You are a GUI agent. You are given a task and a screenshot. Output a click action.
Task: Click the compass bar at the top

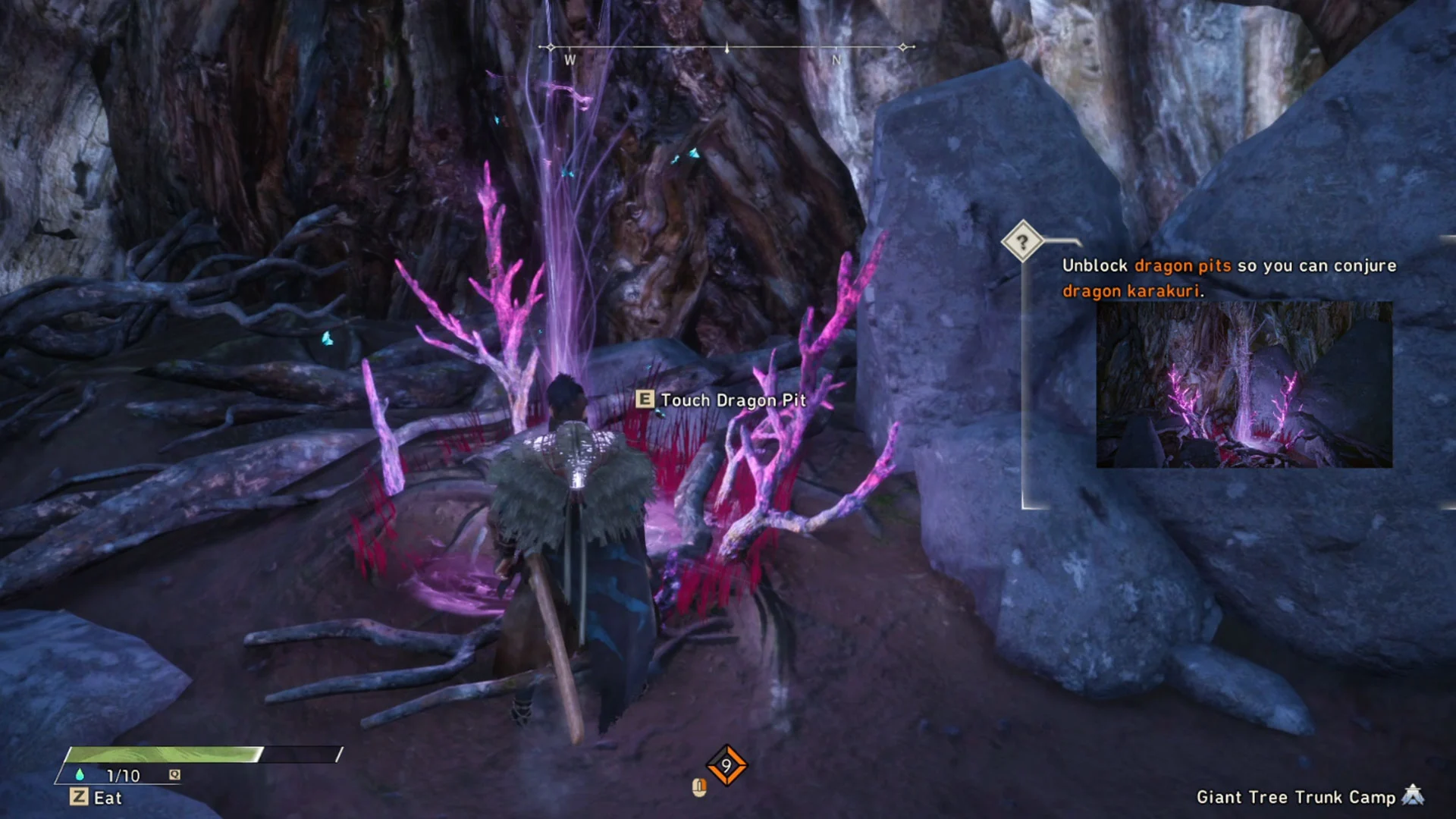726,48
